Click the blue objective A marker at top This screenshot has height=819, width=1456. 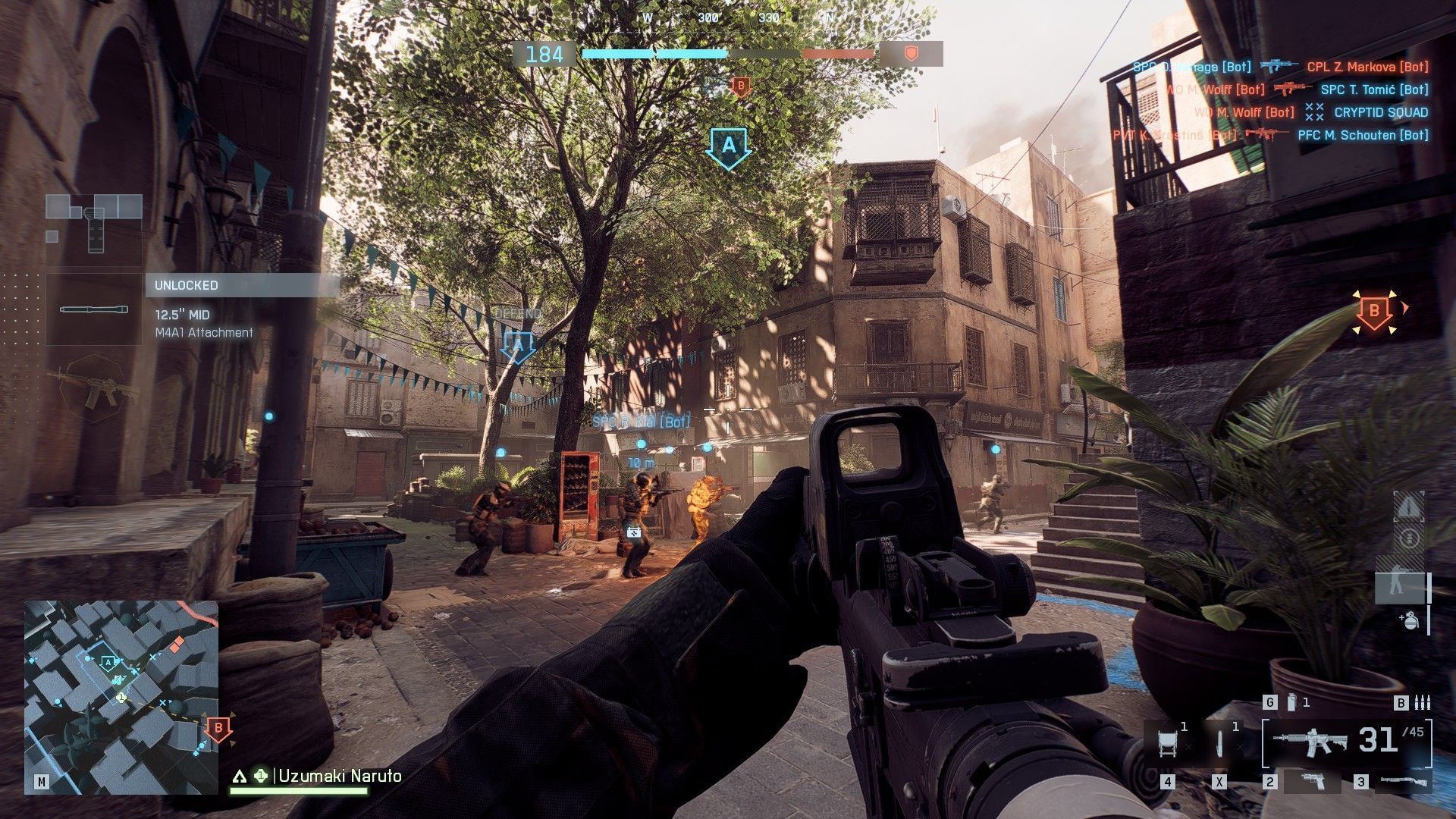pos(728,146)
